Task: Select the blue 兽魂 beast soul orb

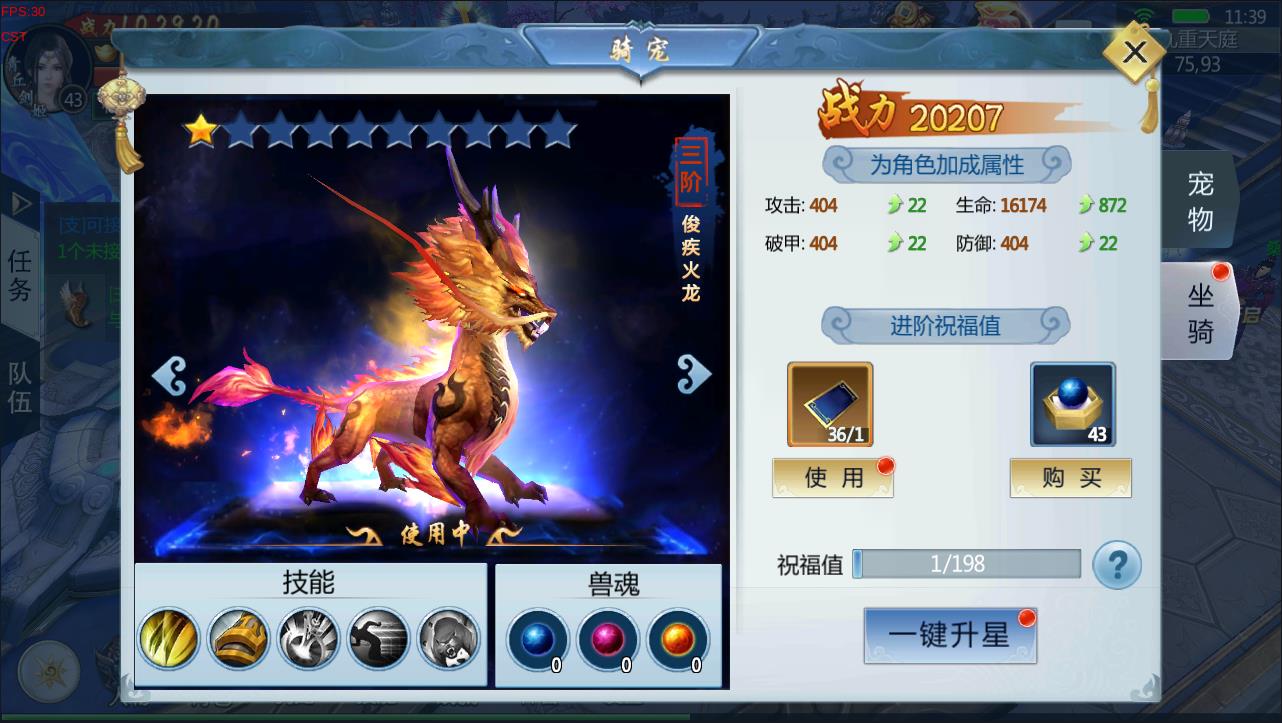Action: tap(537, 640)
